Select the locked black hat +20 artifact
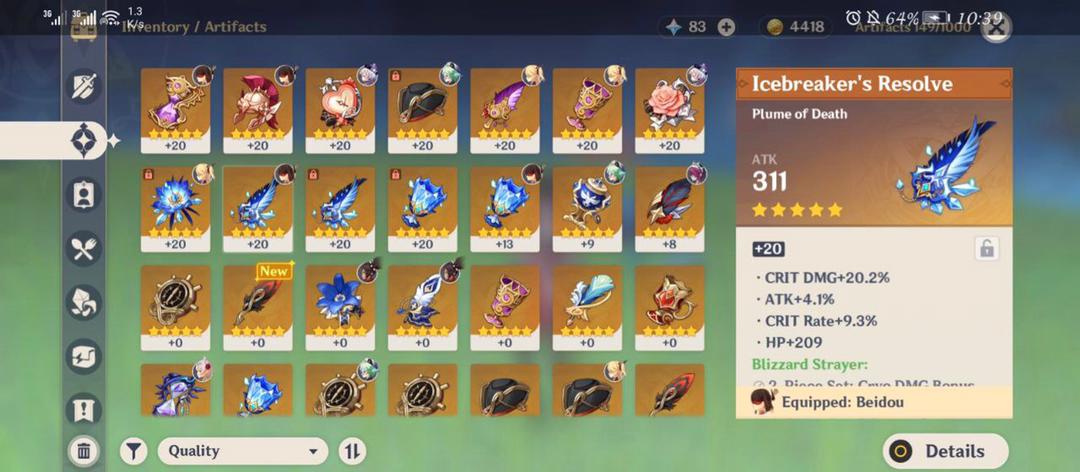1080x472 pixels. pos(422,109)
